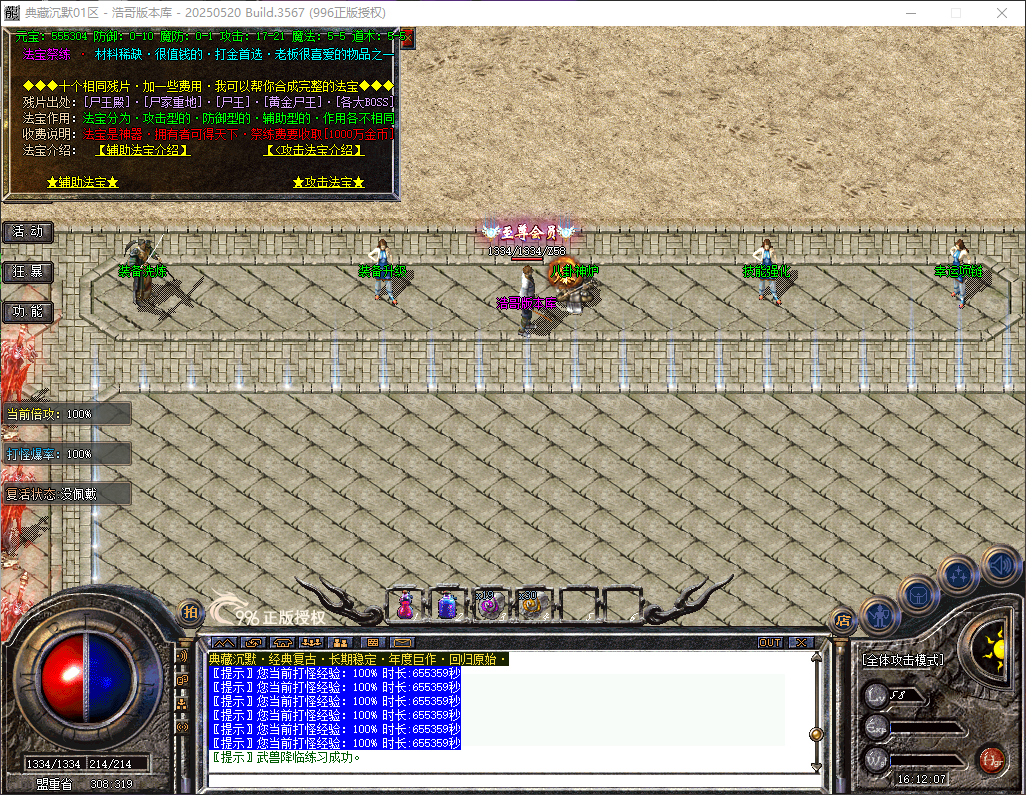
Task: Open the 功能 functions button
Action: point(28,312)
